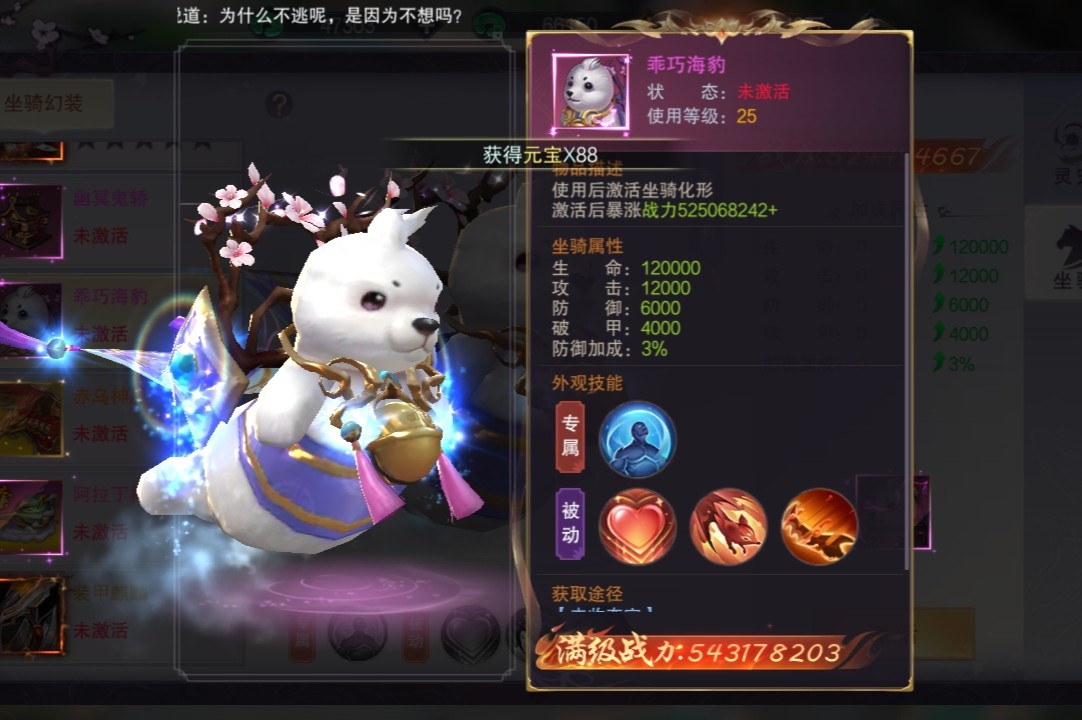
Task: Click the question mark help icon
Action: [x=279, y=104]
